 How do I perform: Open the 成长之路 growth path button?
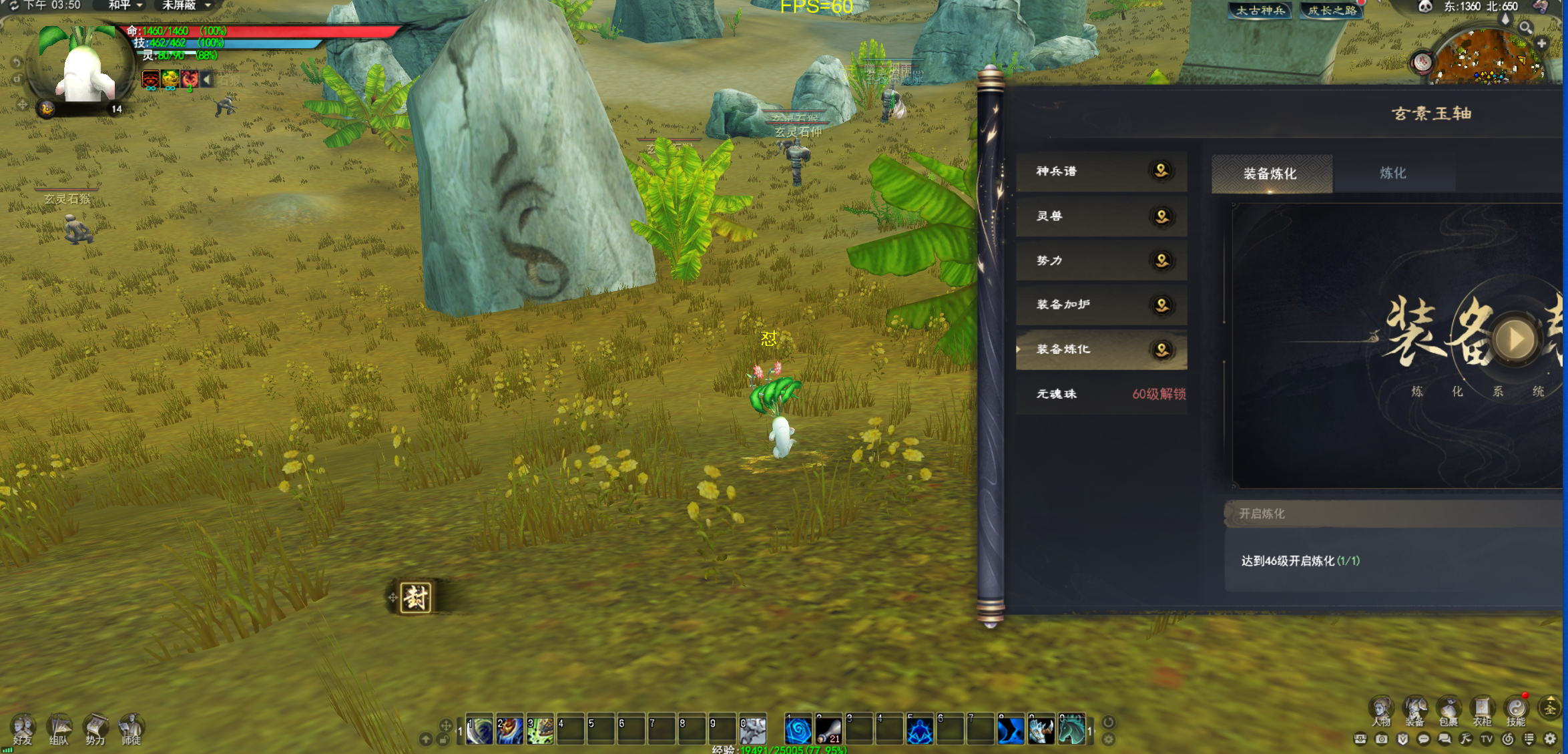tap(1332, 11)
